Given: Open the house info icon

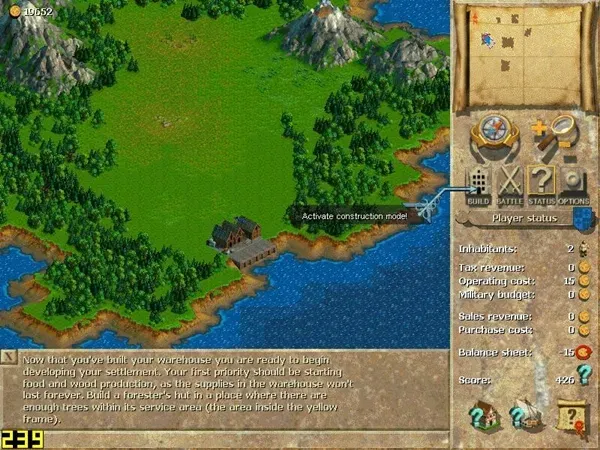Looking at the screenshot, I should [x=483, y=416].
